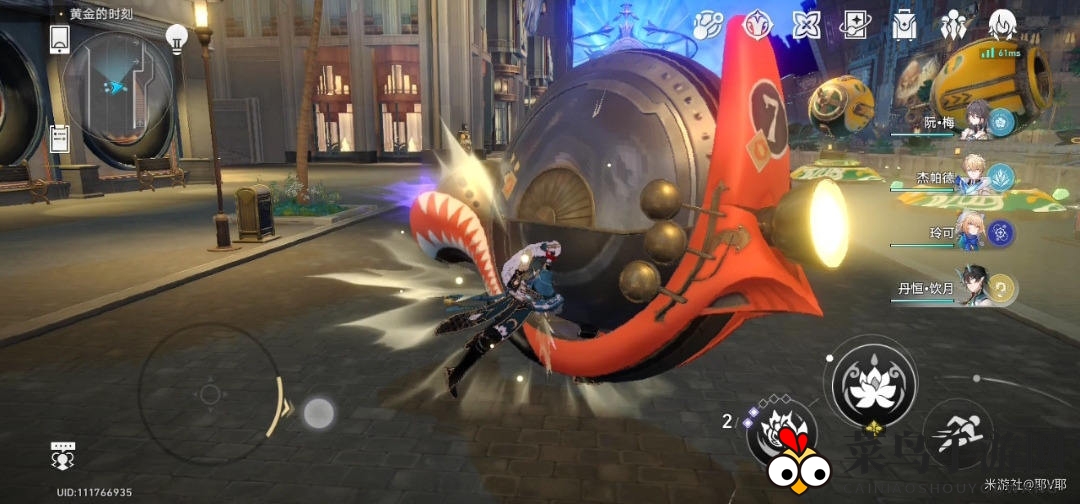This screenshot has height=504, width=1080.
Task: Open the chat bubble icon above UID
Action: pyautogui.click(x=64, y=456)
